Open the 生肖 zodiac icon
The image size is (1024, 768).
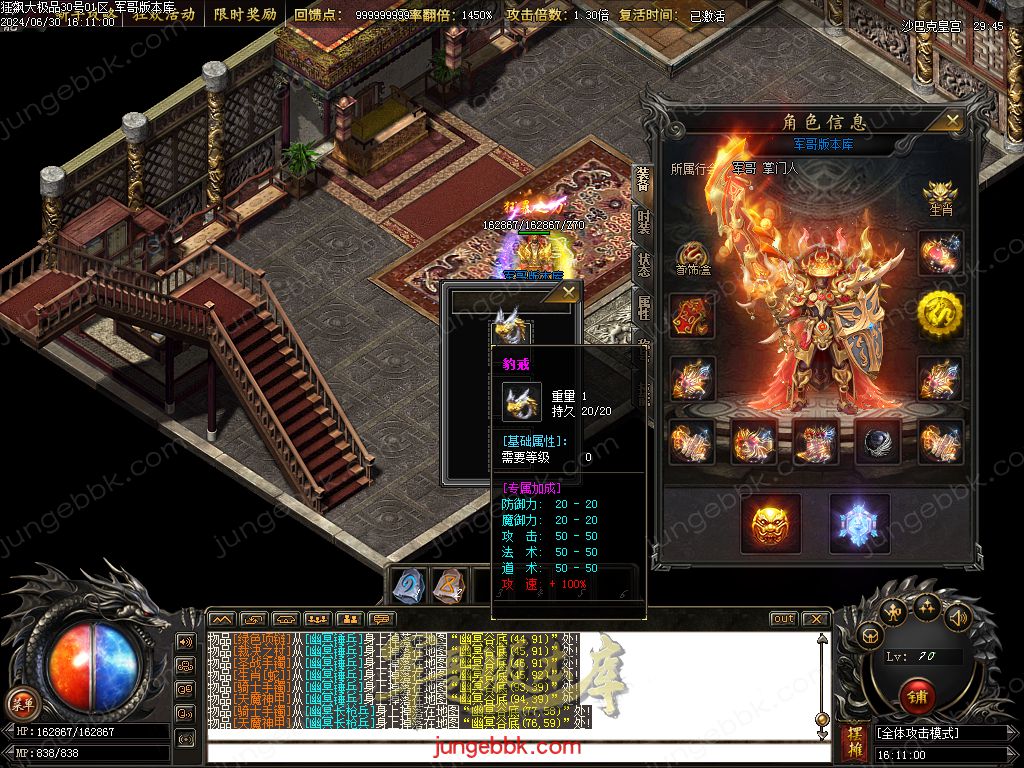940,196
